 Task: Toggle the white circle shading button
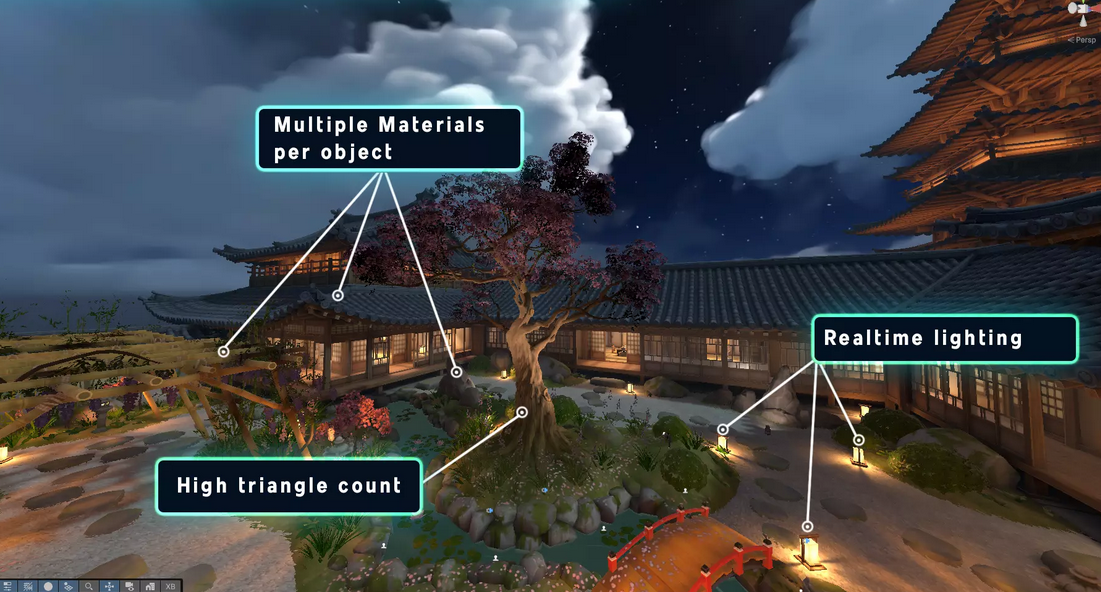[48, 586]
